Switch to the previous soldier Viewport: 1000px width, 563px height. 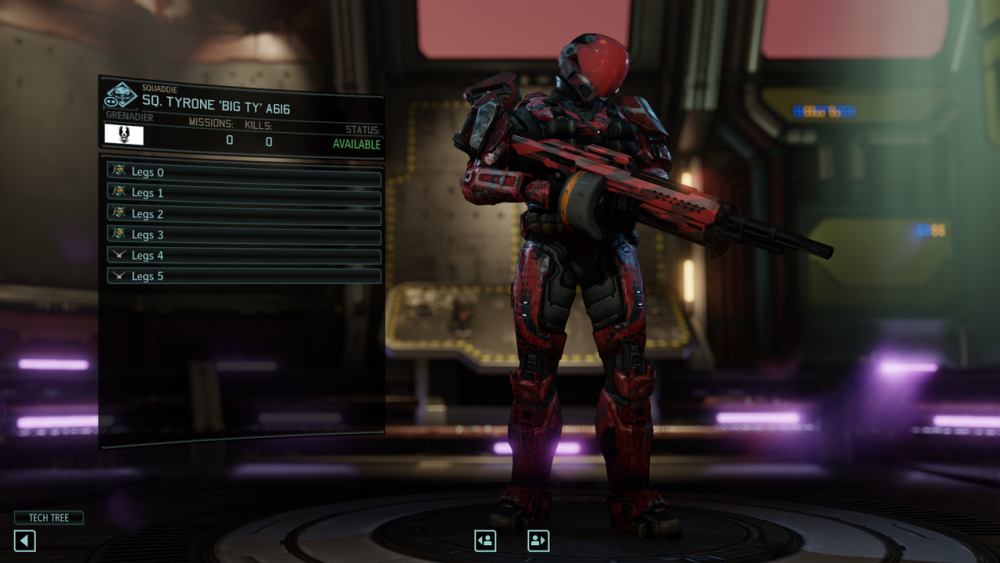pyautogui.click(x=485, y=540)
